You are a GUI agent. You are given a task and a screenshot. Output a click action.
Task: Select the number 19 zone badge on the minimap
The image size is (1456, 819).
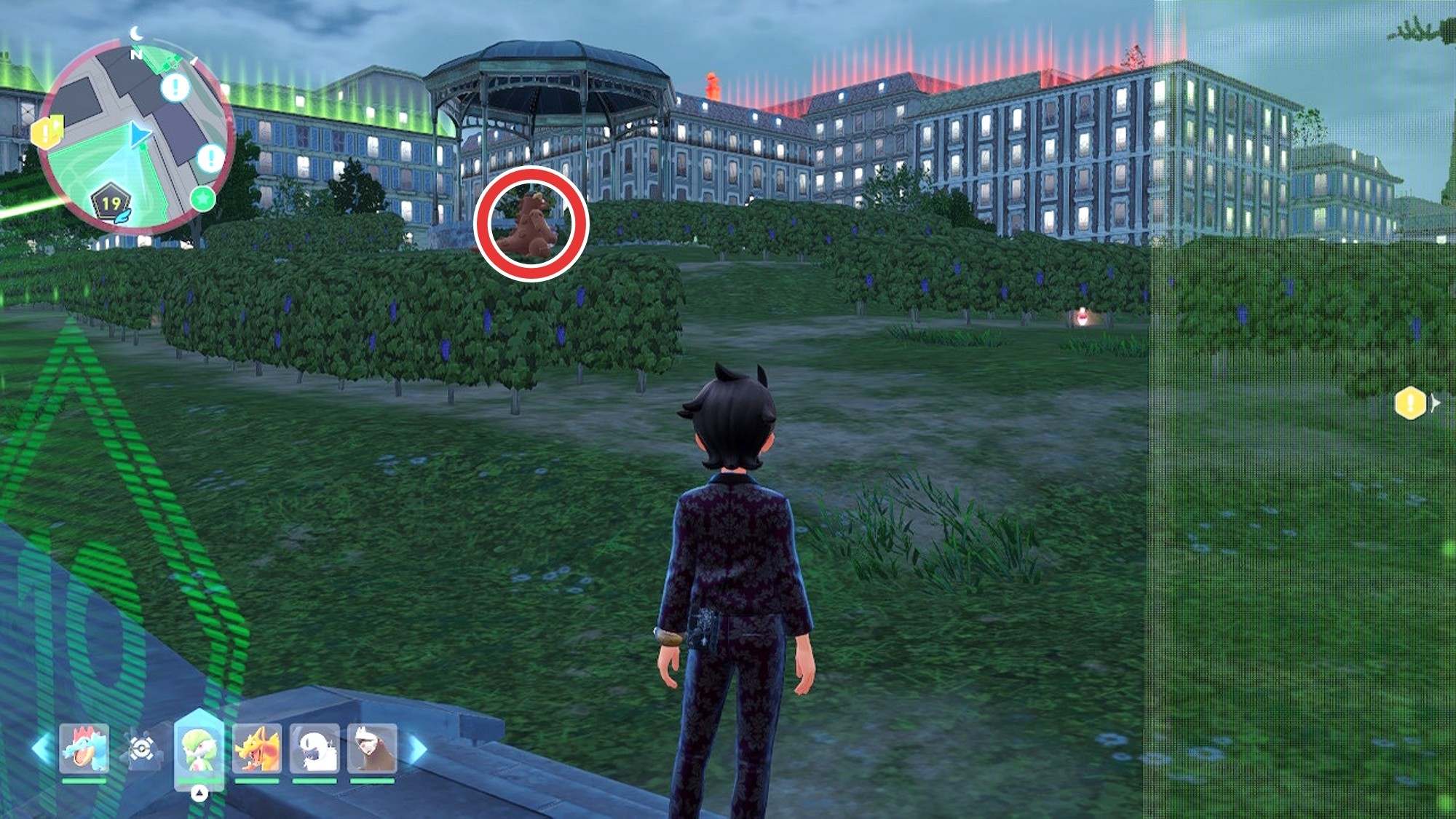tap(111, 203)
